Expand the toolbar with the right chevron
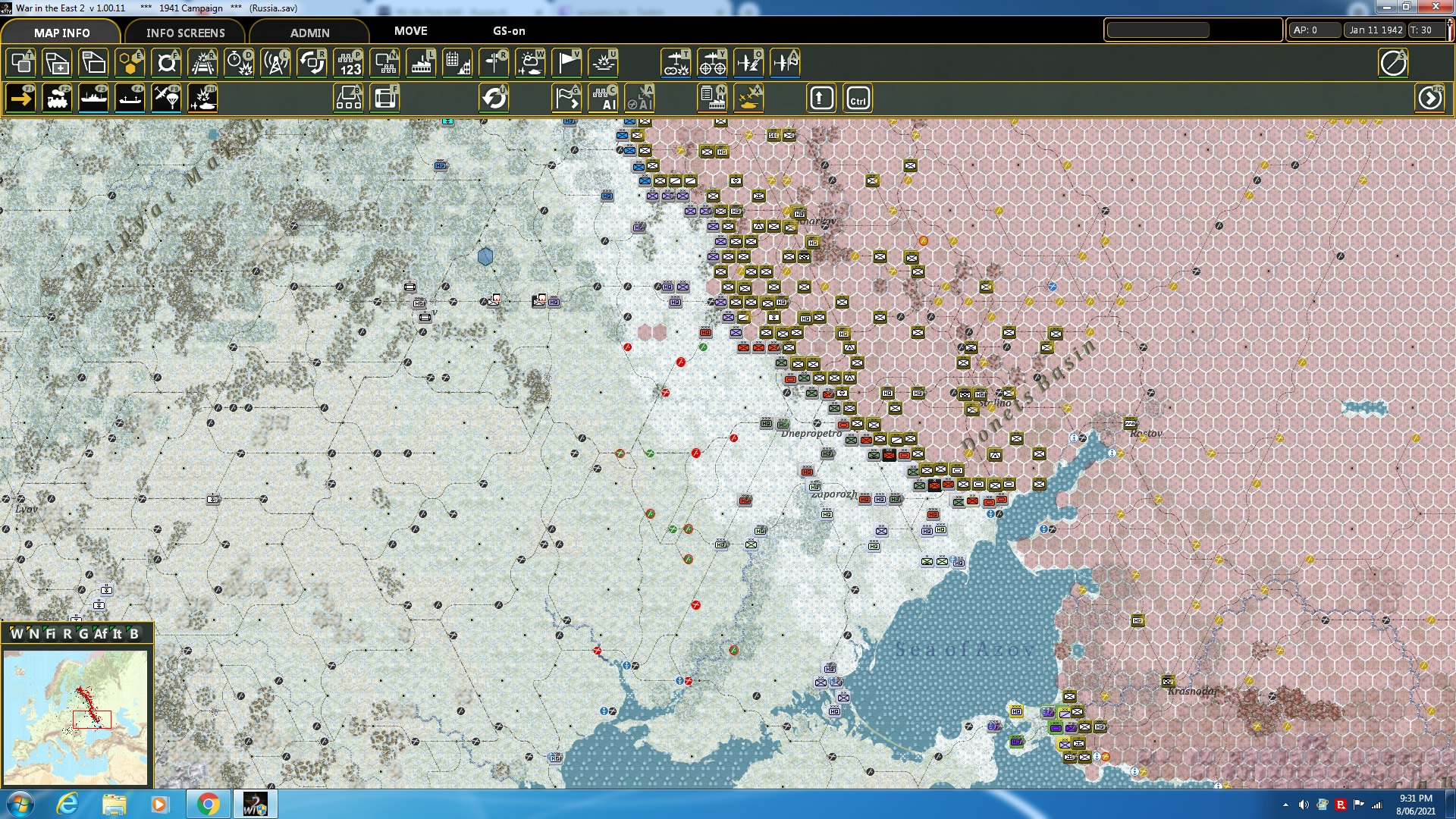The image size is (1456, 819). point(1430,99)
